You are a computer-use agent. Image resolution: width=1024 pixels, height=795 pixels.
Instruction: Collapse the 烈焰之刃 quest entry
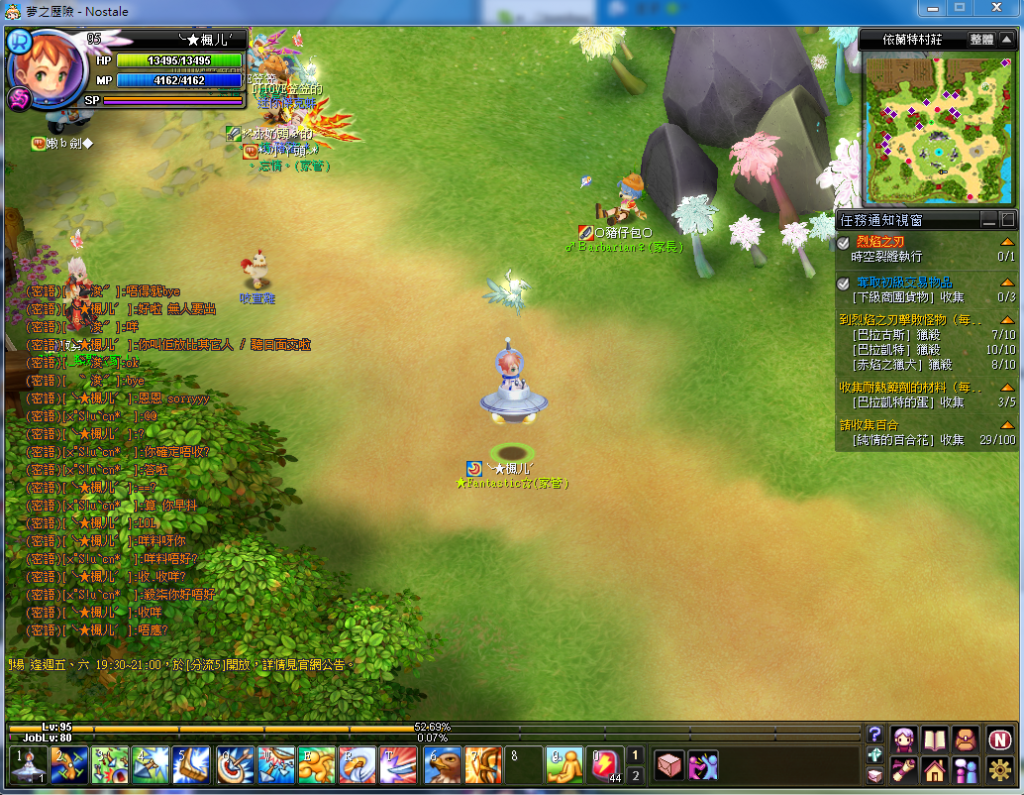tap(1007, 242)
